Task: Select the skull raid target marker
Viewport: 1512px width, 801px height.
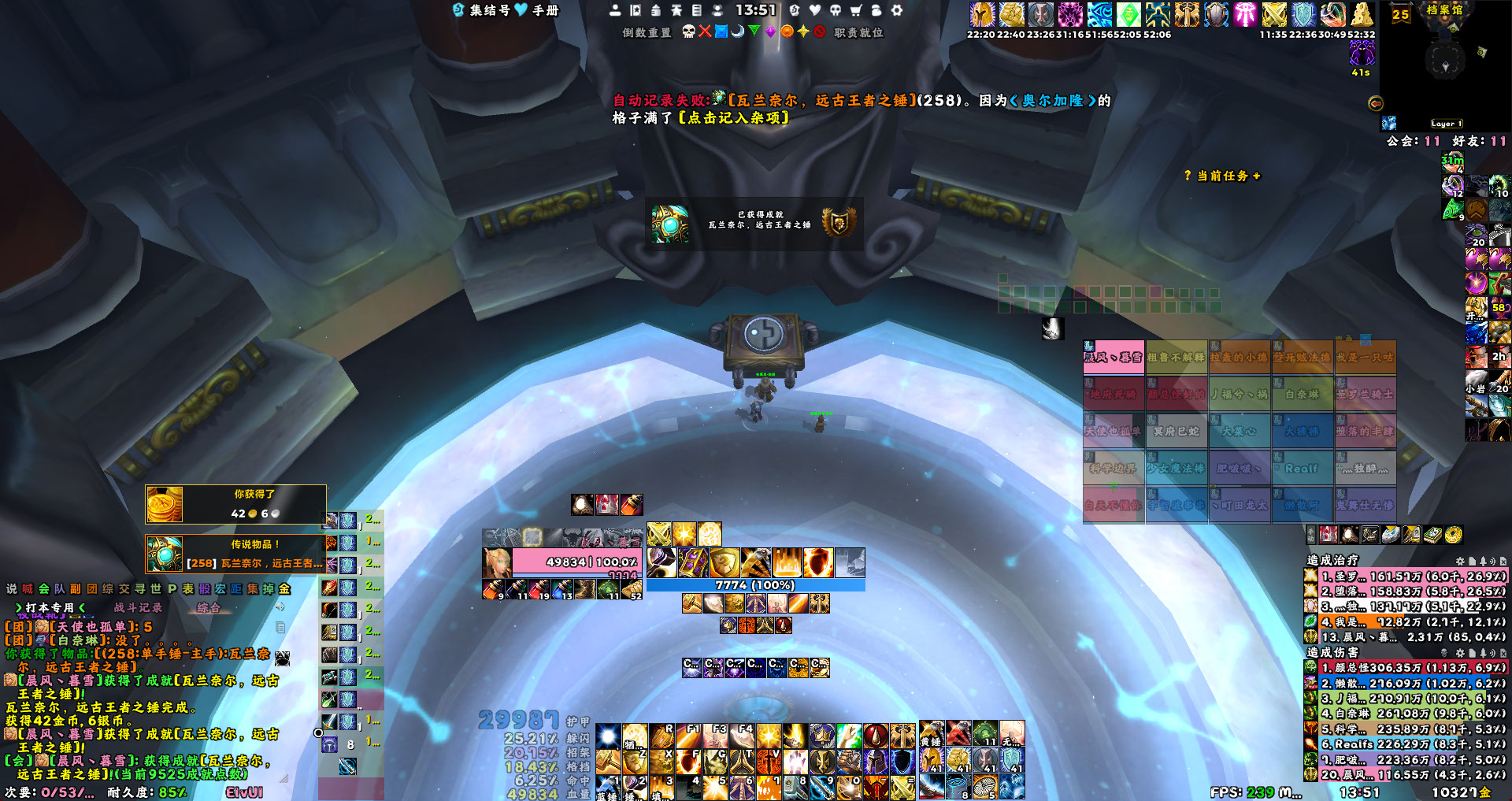Action: pyautogui.click(x=688, y=32)
